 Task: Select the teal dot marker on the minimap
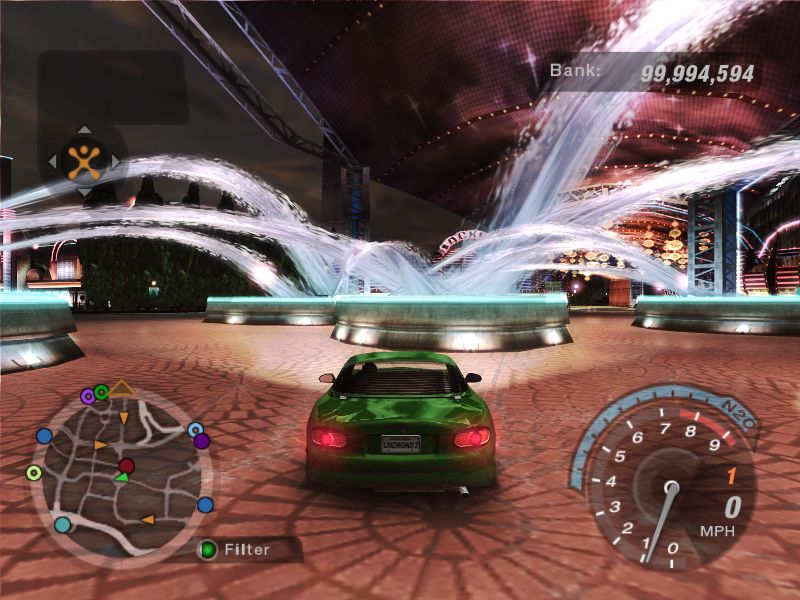pyautogui.click(x=63, y=524)
